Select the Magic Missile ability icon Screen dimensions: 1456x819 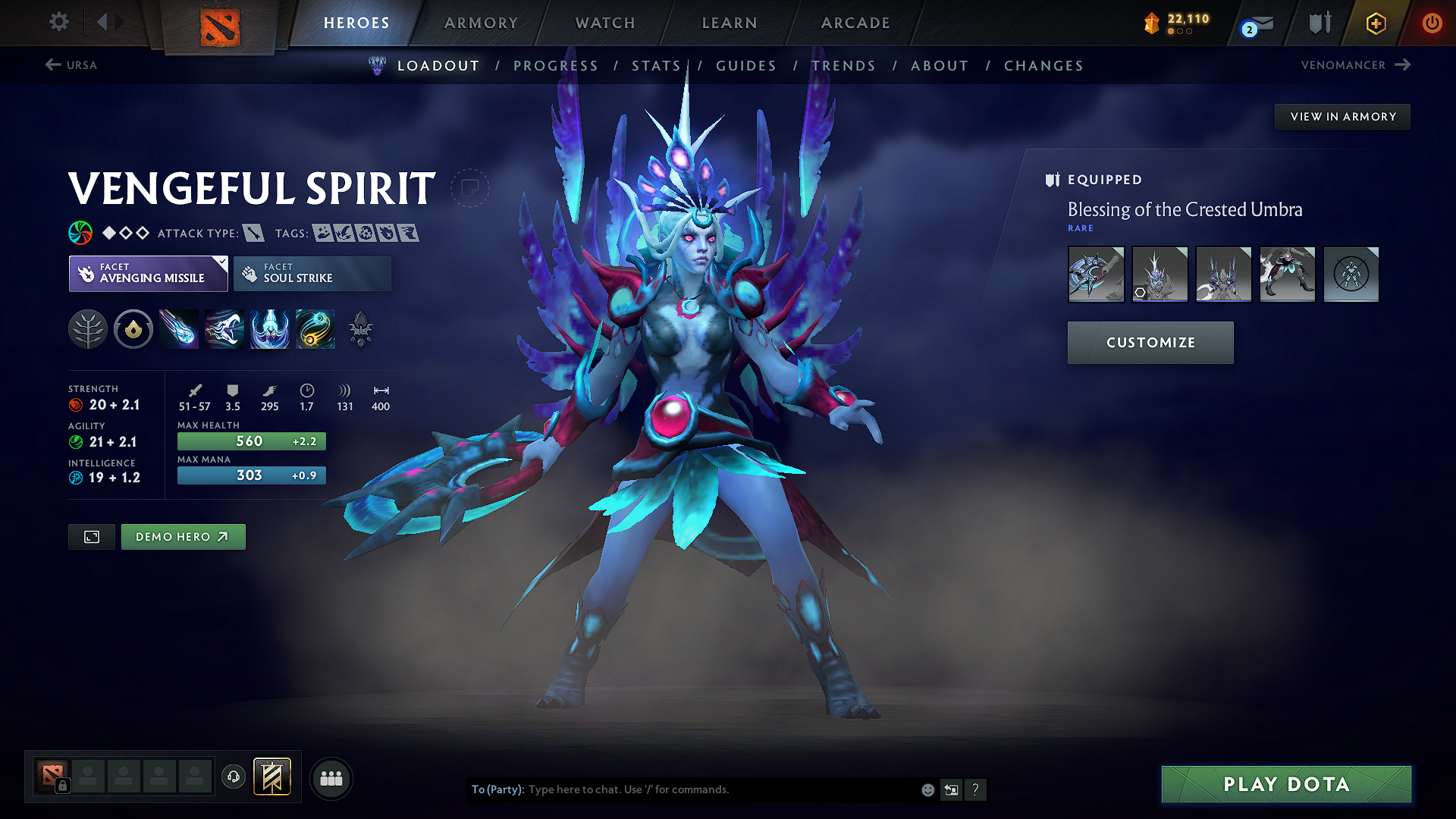click(x=178, y=329)
